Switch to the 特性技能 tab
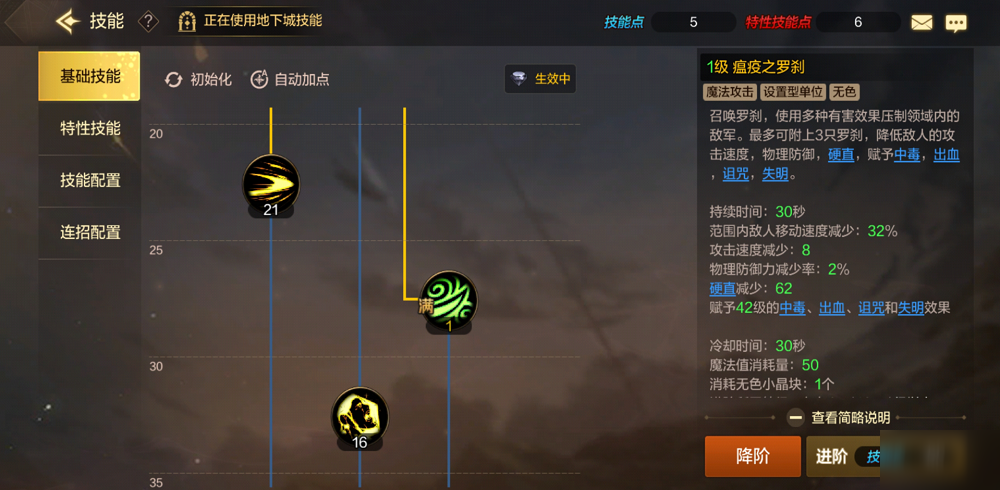 [x=90, y=128]
